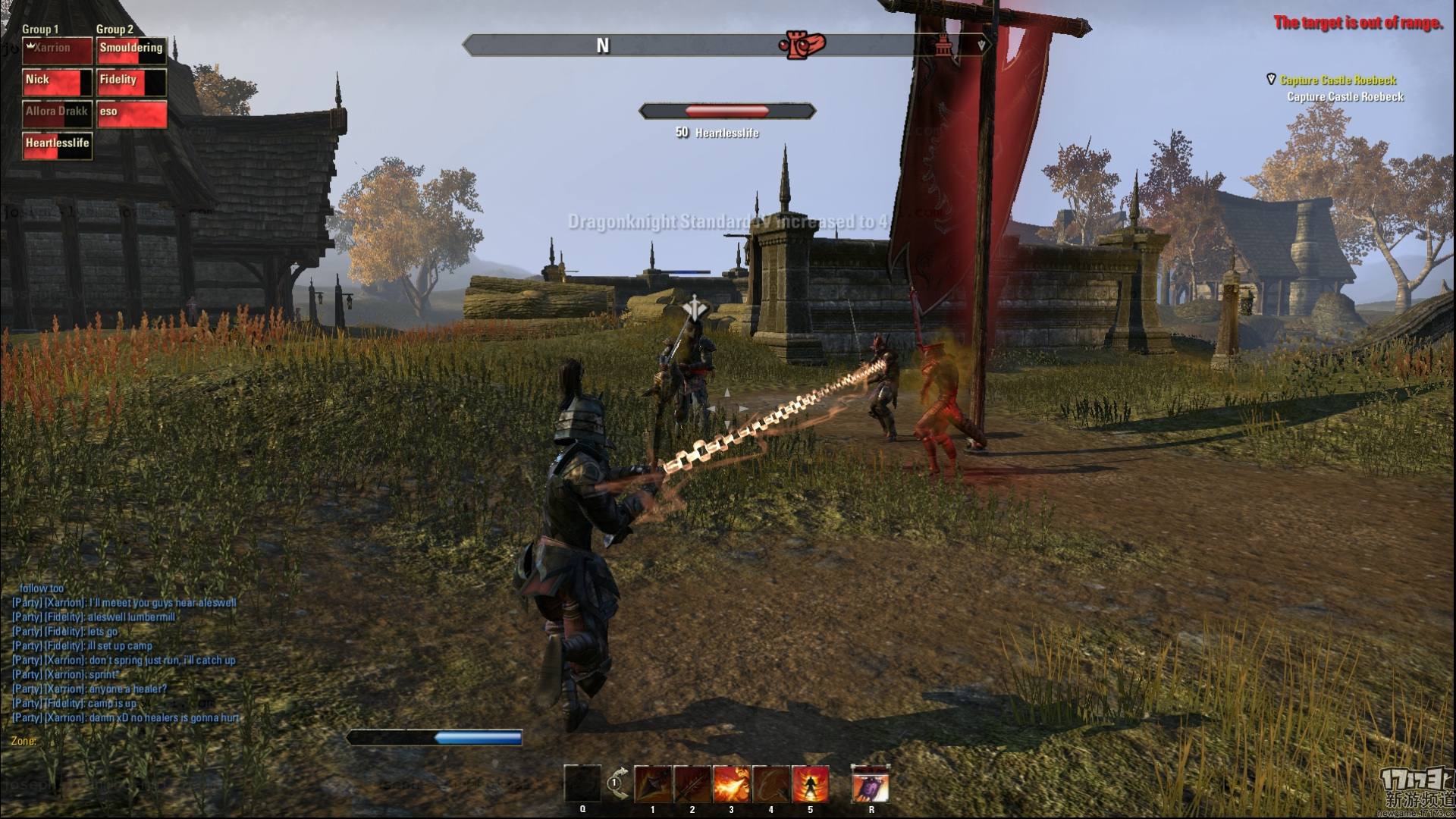1456x819 pixels.
Task: Select Heartlesslife's group frame
Action: (58, 146)
